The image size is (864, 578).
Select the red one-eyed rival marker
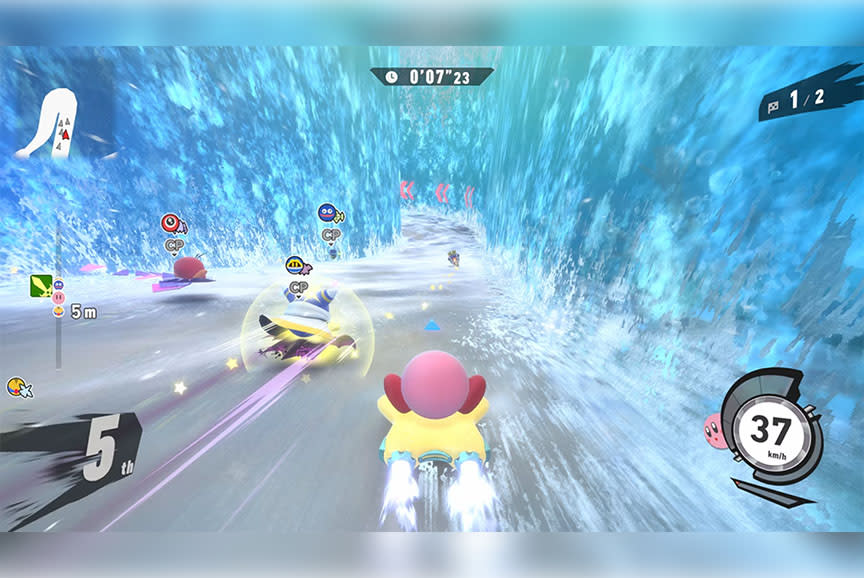171,223
